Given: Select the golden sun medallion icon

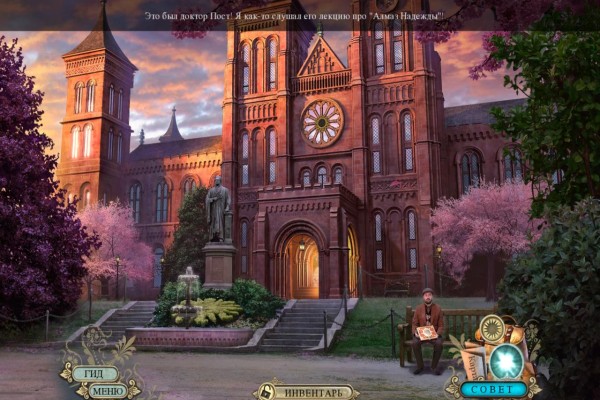Looking at the screenshot, I should [491, 329].
